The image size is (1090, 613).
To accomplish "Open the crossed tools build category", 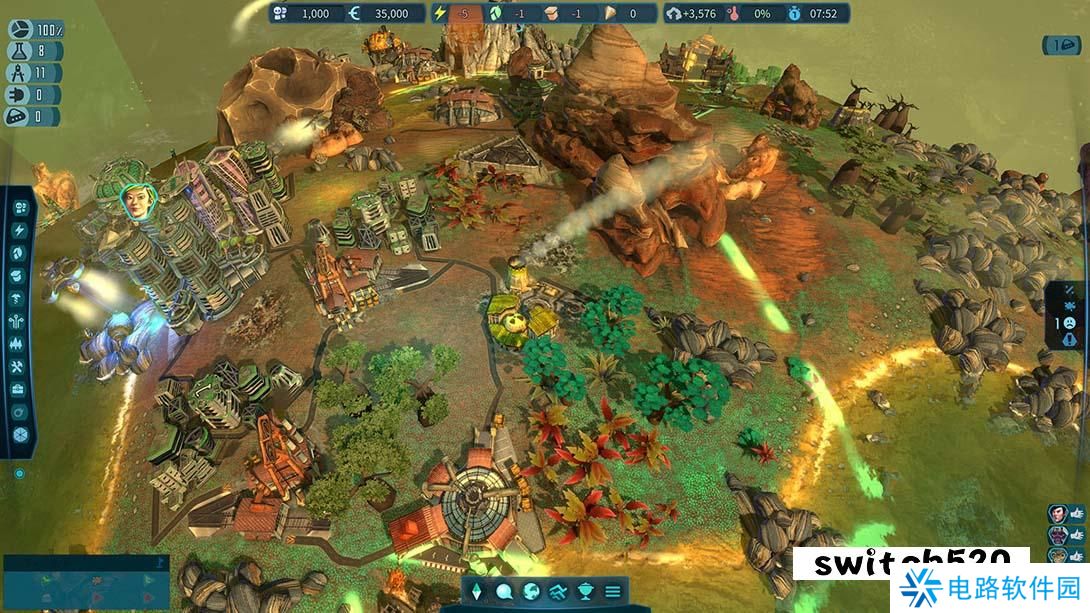I will pos(20,366).
